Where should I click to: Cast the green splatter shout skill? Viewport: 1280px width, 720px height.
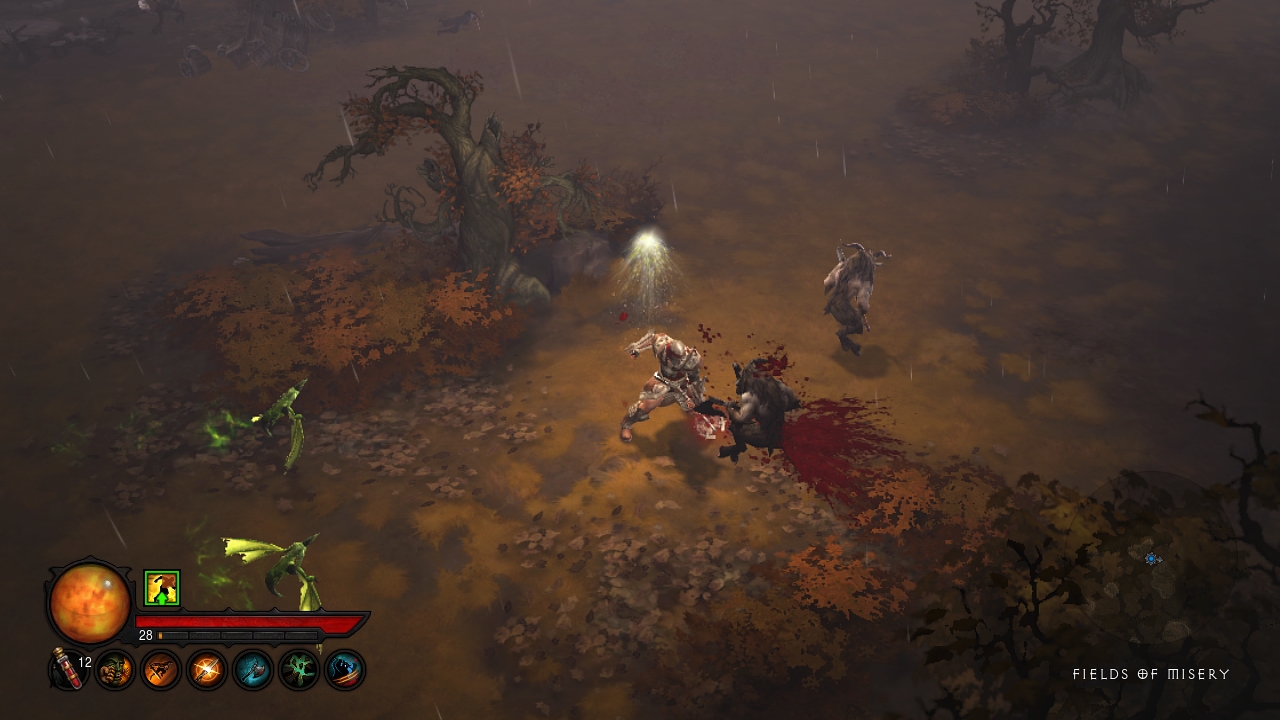tap(299, 669)
